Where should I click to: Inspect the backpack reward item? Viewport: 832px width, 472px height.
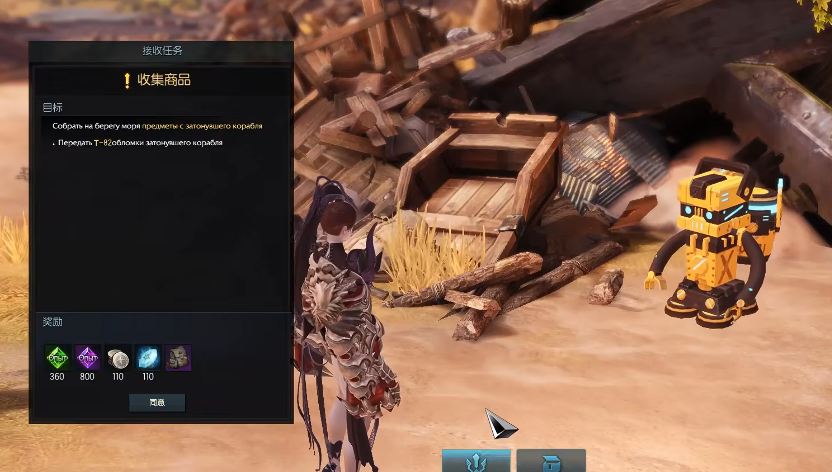178,358
